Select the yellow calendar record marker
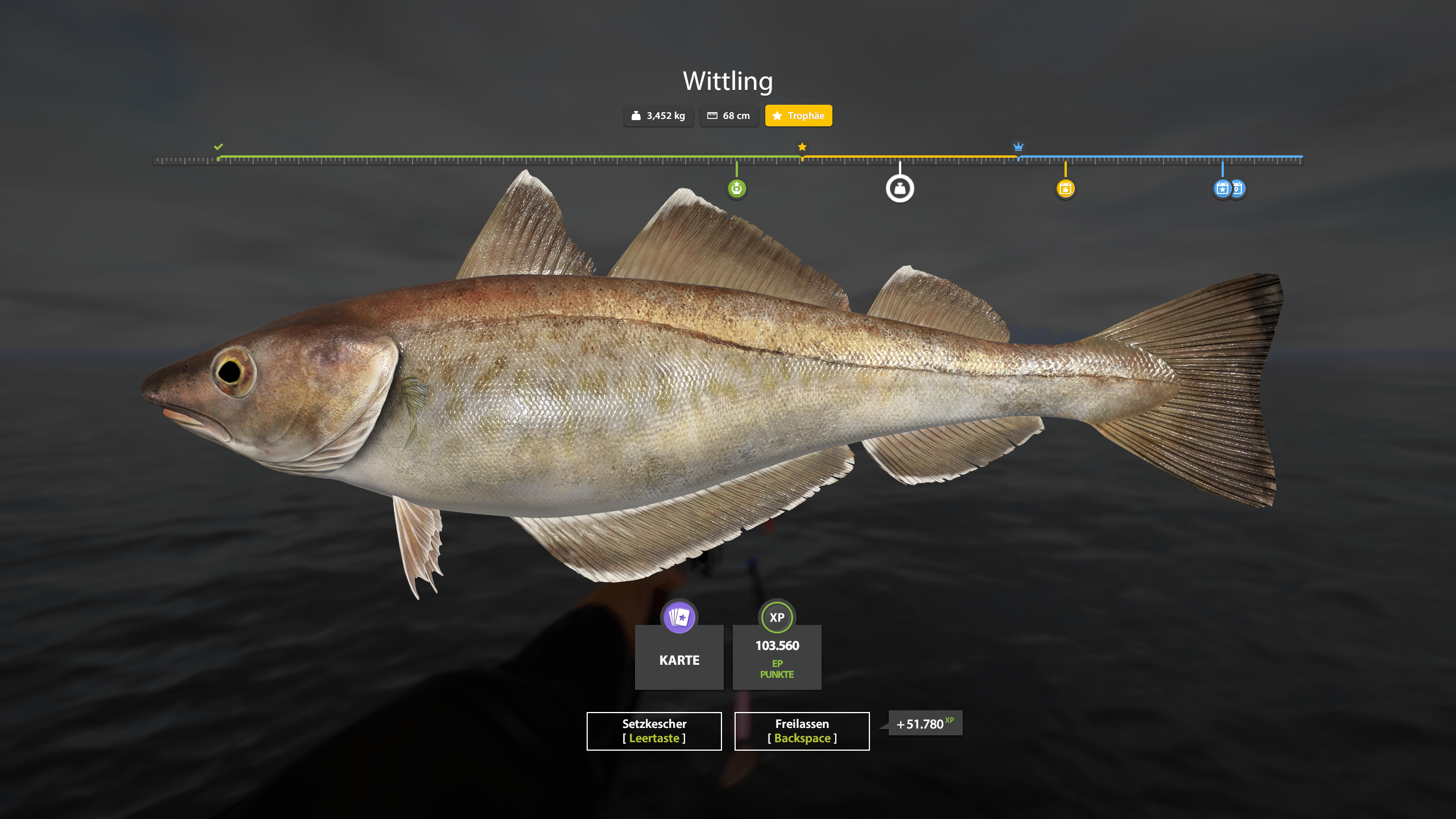 pos(1065,188)
